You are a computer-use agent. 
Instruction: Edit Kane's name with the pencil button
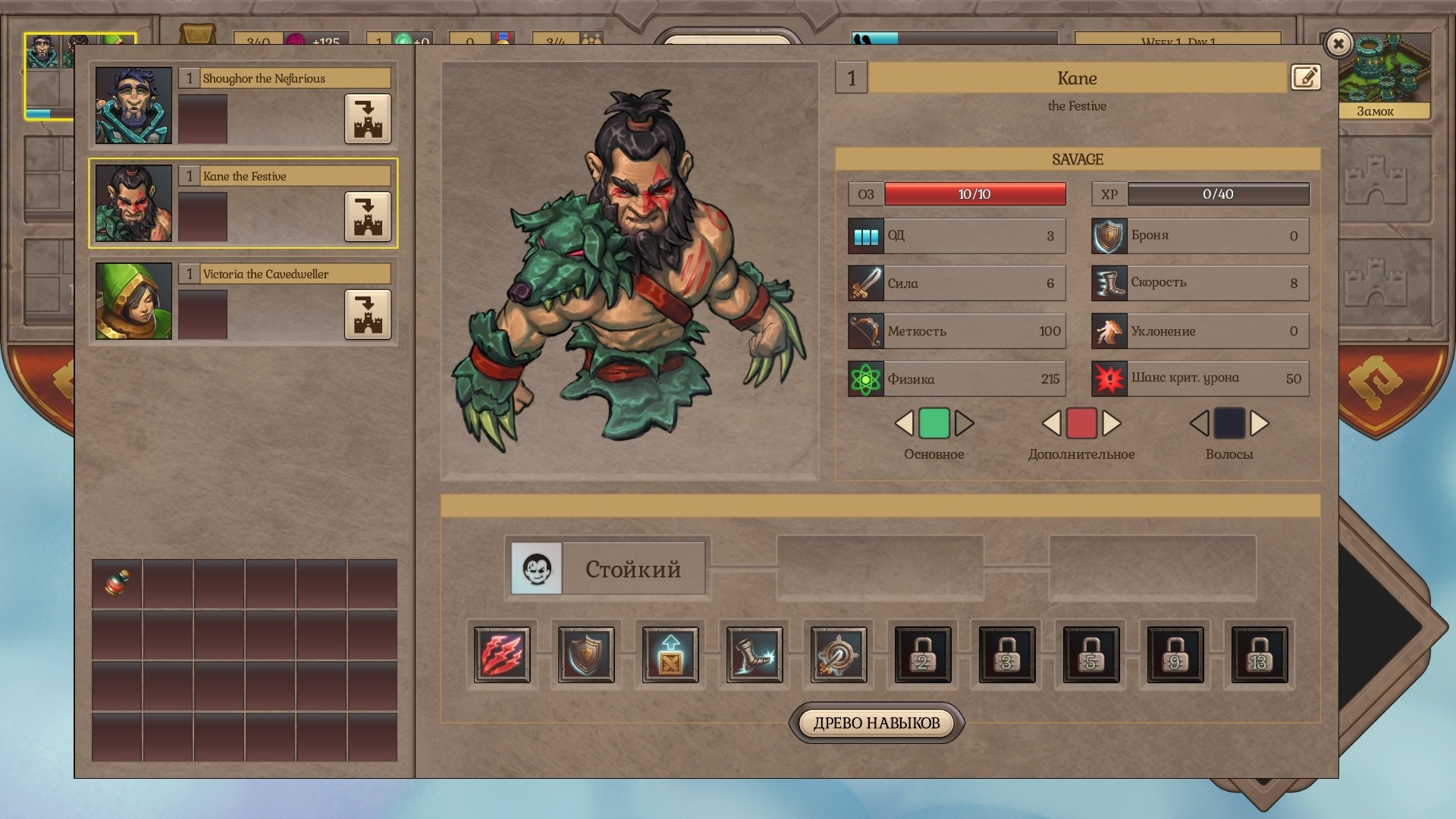coord(1305,77)
